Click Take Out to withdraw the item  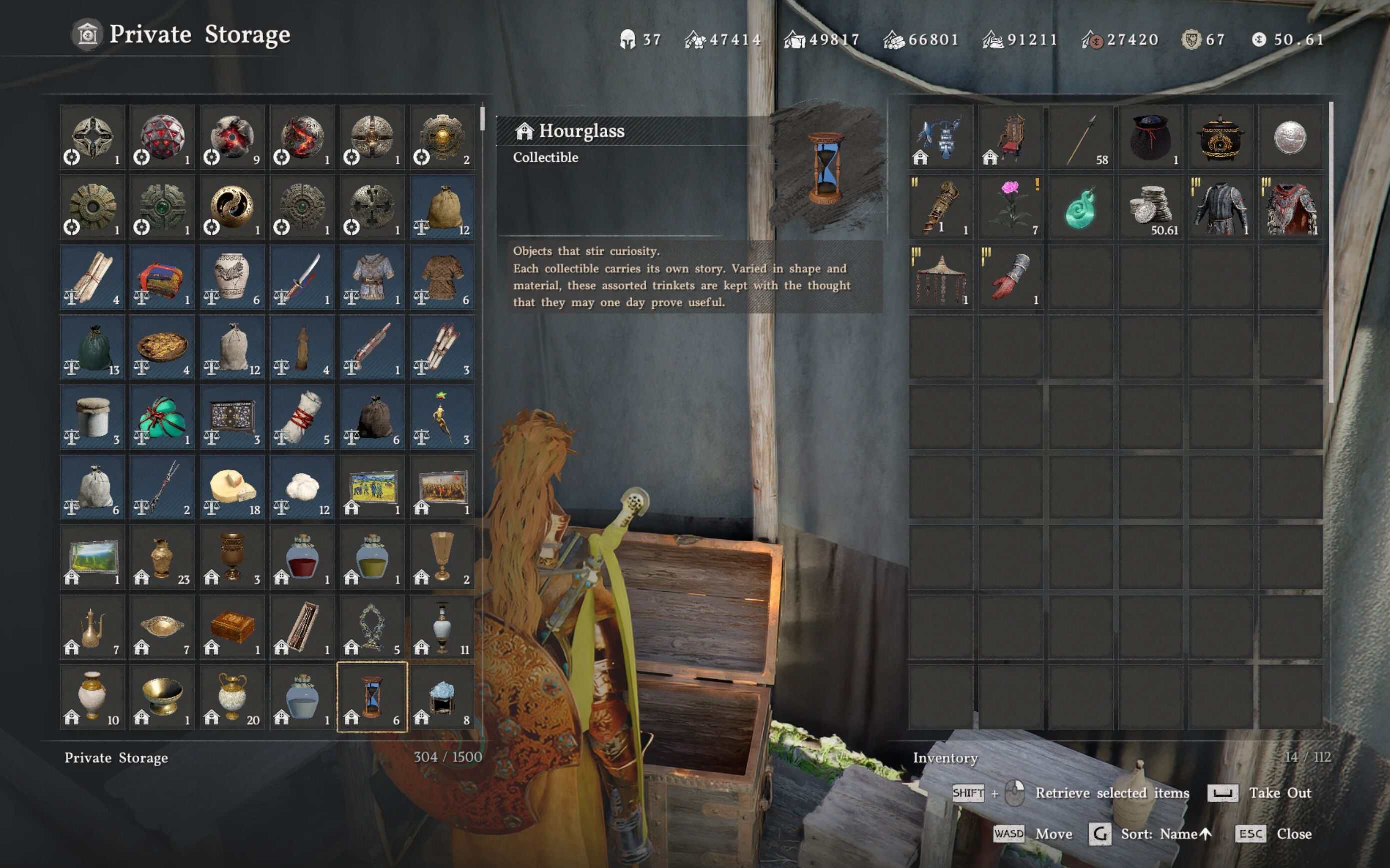tap(1279, 793)
